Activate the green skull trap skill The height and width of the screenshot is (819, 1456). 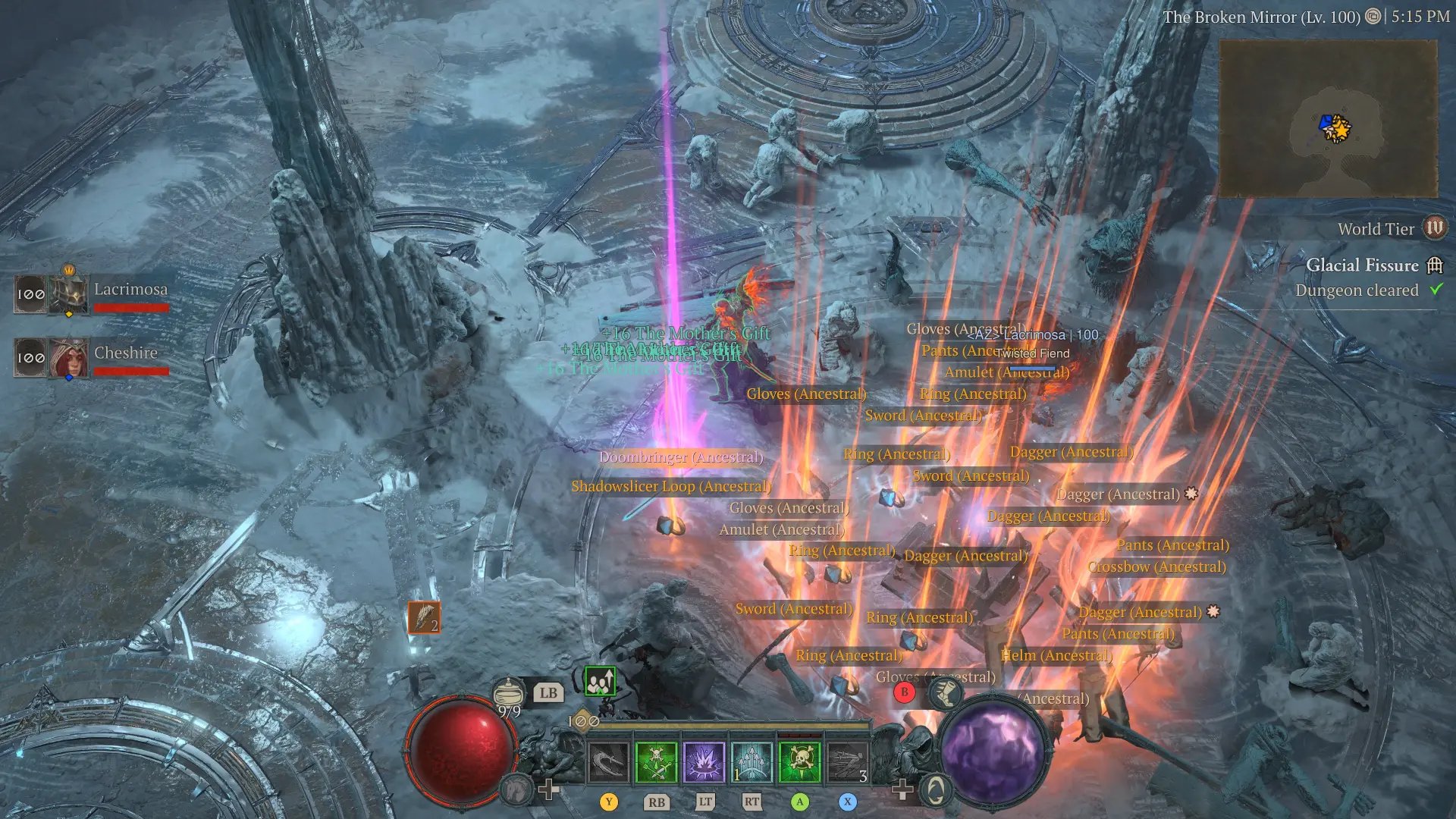click(x=799, y=761)
